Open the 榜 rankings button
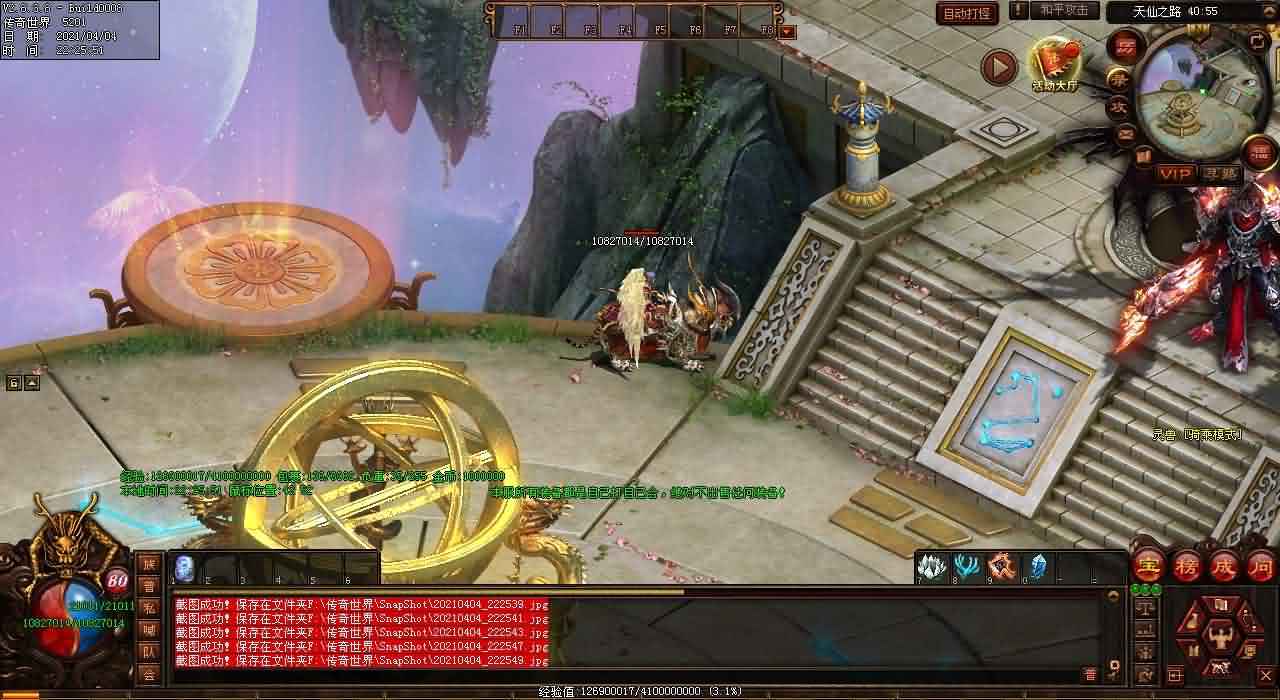 (1187, 567)
